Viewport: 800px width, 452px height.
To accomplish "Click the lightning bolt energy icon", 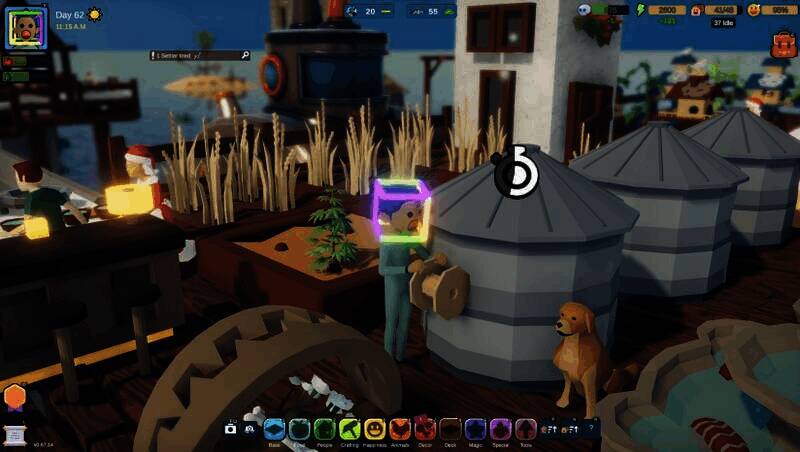I will 641,10.
